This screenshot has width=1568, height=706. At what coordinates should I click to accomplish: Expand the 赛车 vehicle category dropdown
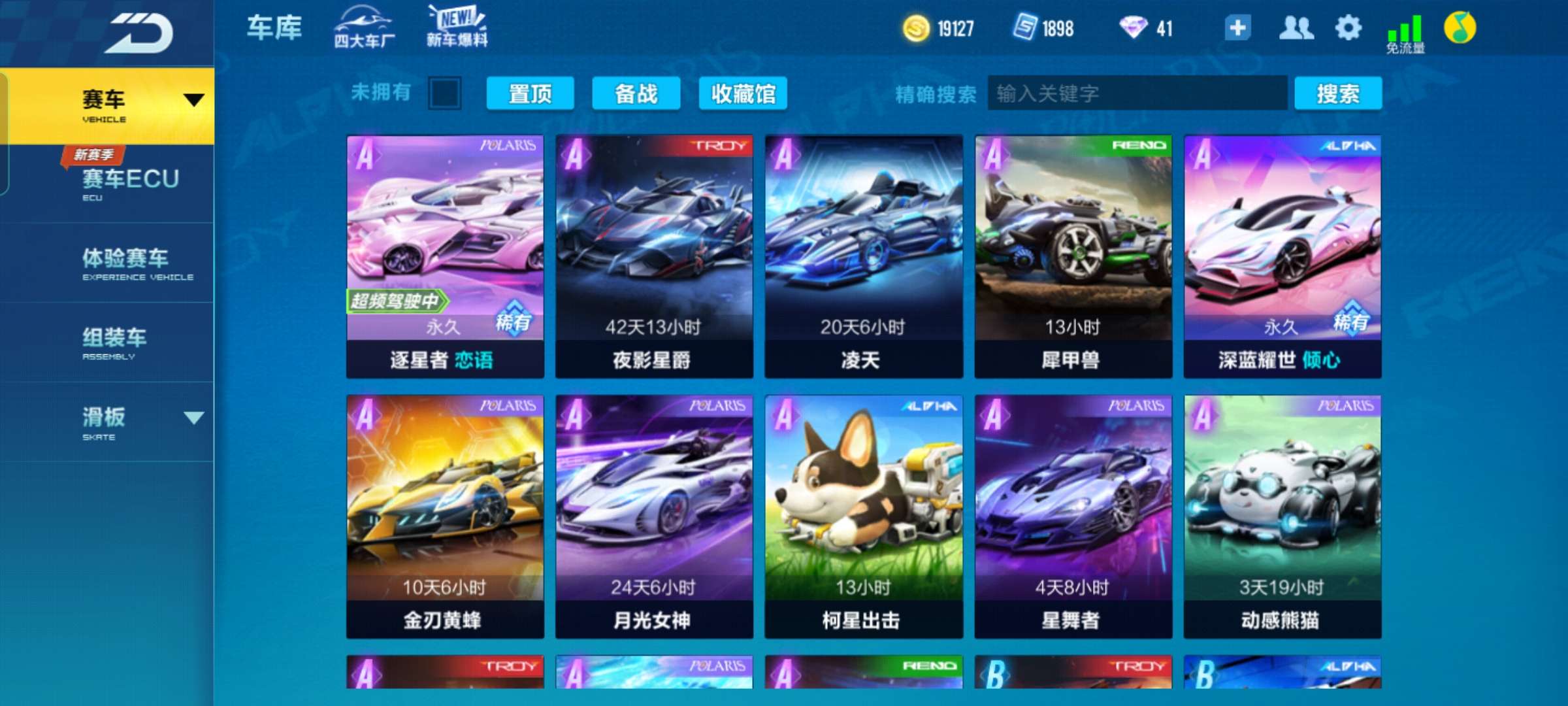193,98
